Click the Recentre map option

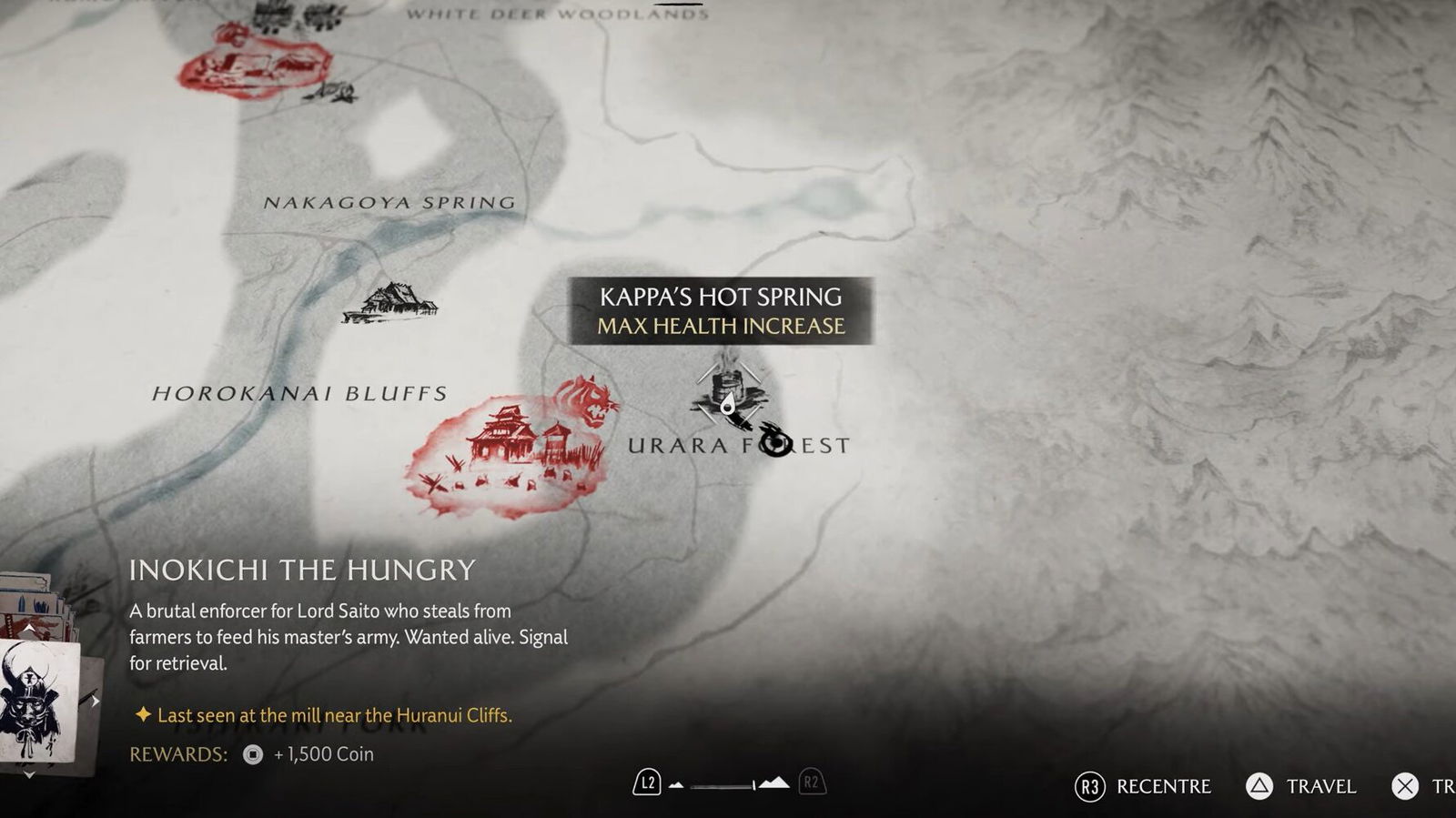point(1143,786)
